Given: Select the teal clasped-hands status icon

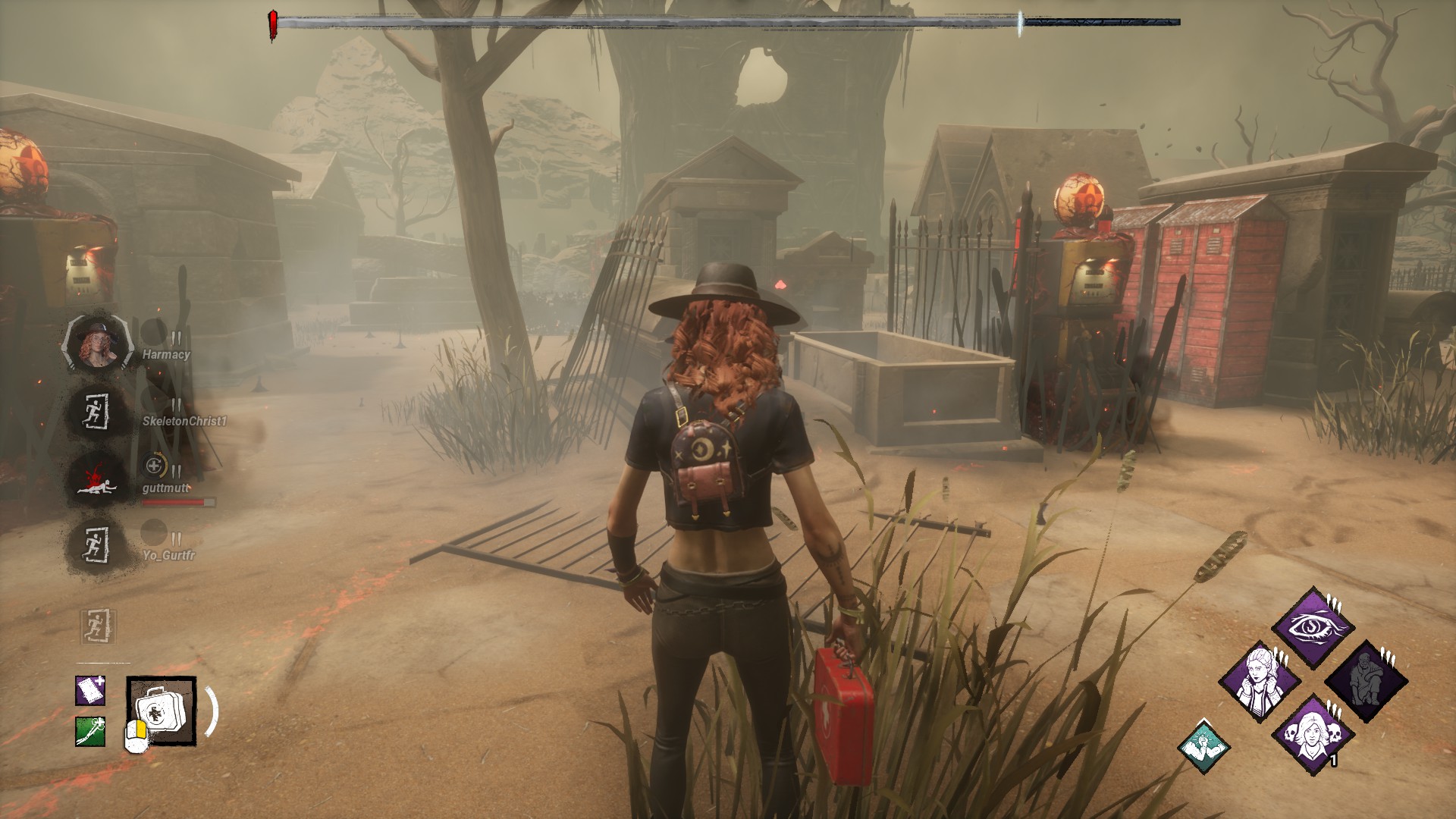Looking at the screenshot, I should coord(1203,745).
